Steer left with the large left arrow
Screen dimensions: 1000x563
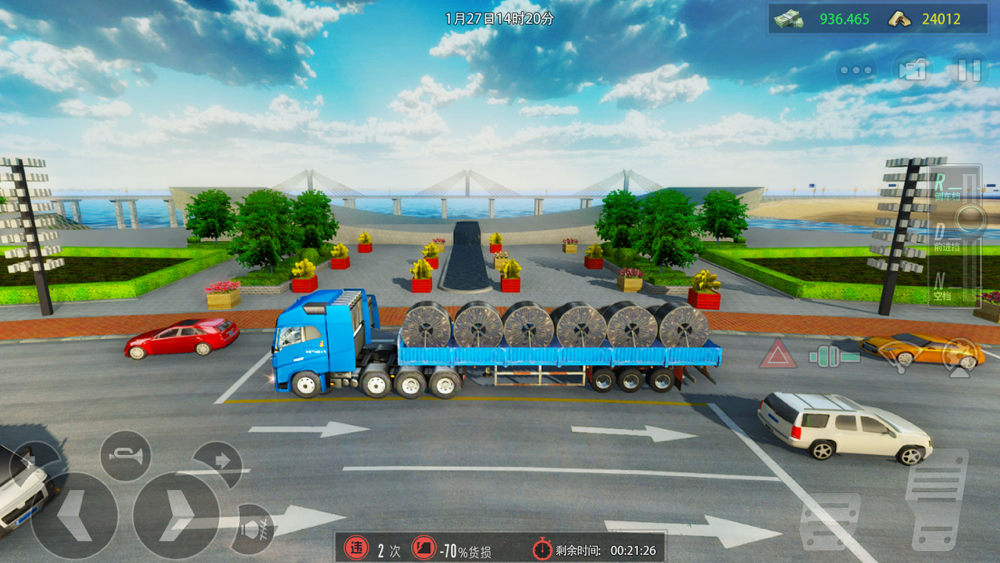(74, 515)
